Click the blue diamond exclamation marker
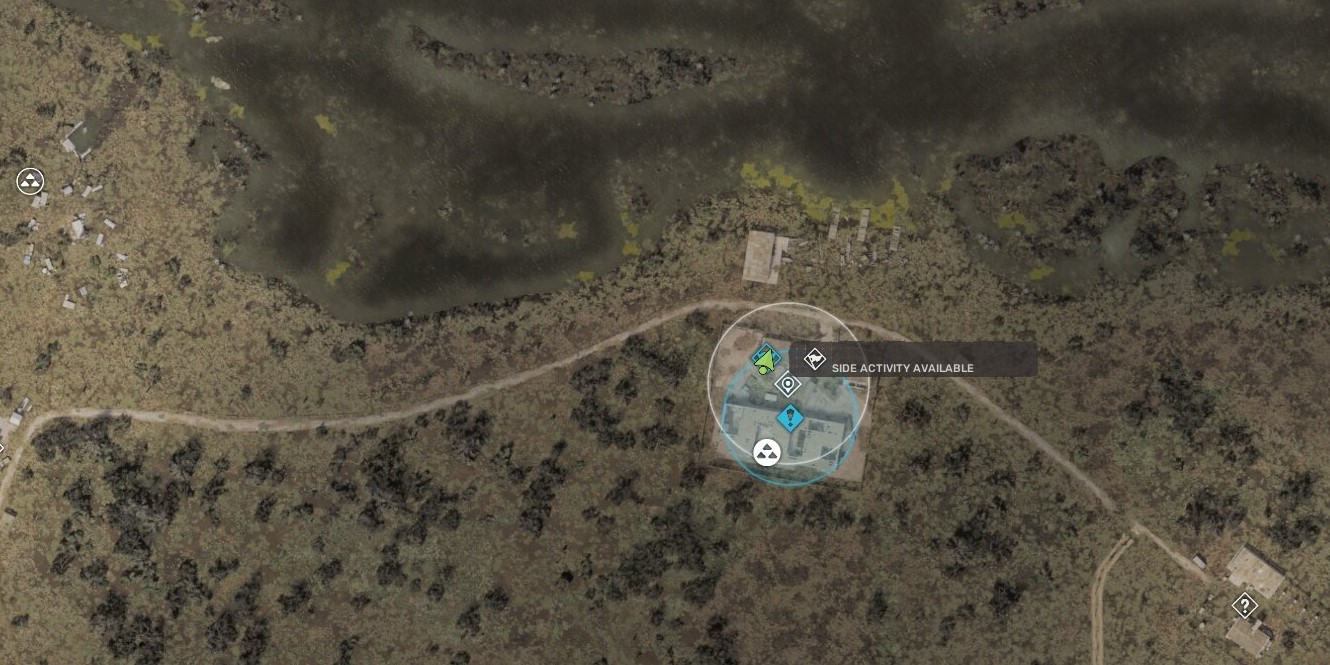 point(790,417)
